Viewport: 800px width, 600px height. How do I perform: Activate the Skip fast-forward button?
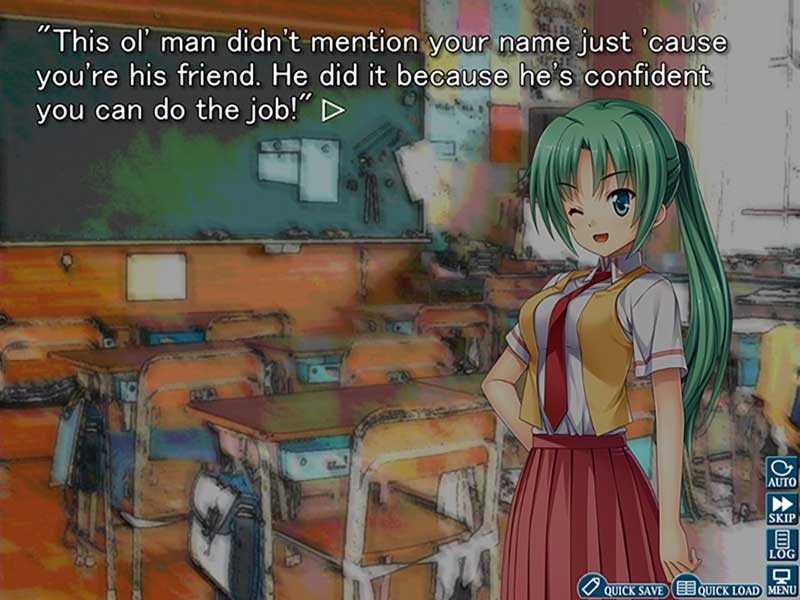[x=781, y=509]
